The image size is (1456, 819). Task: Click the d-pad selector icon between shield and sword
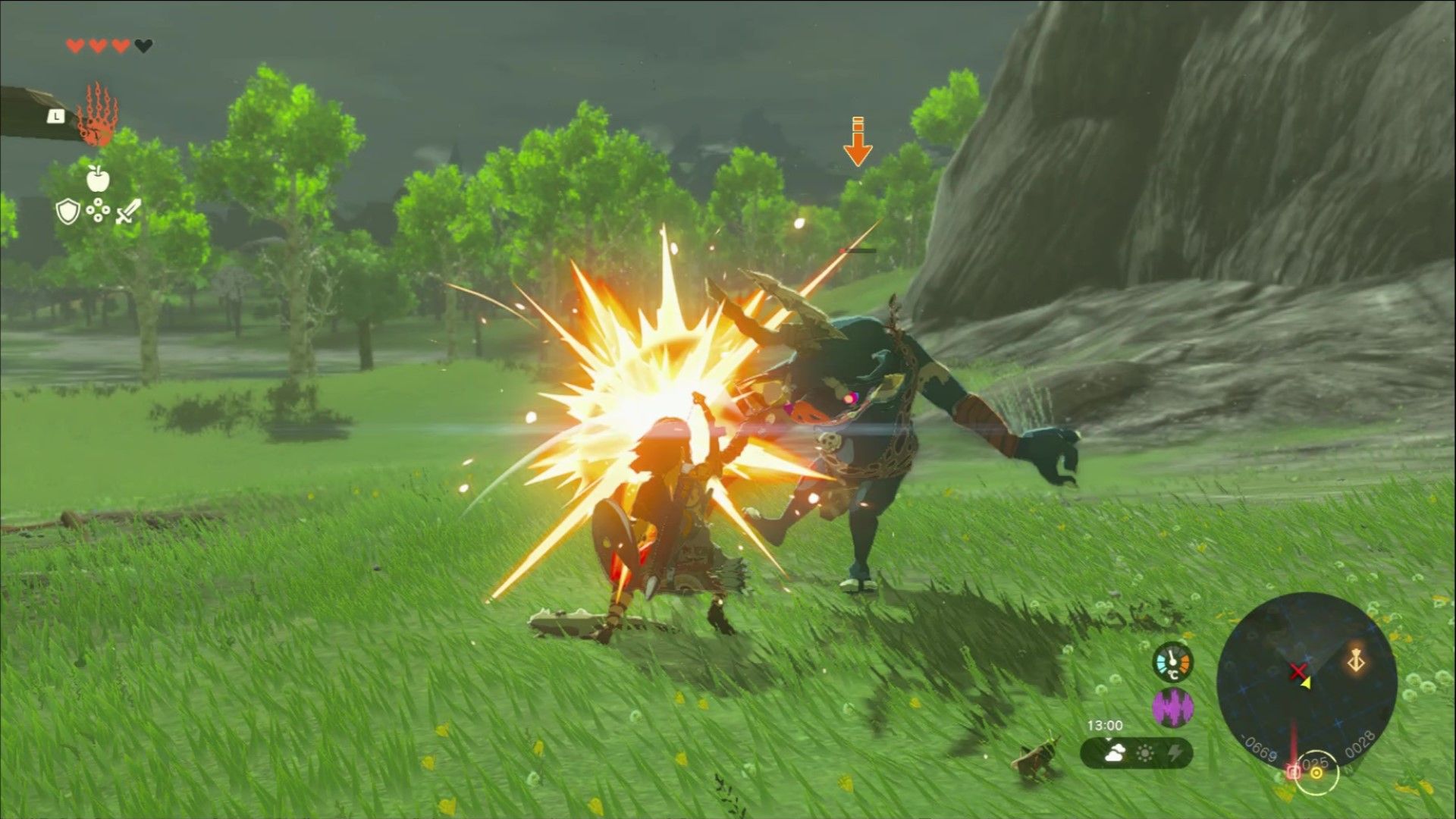pos(98,210)
